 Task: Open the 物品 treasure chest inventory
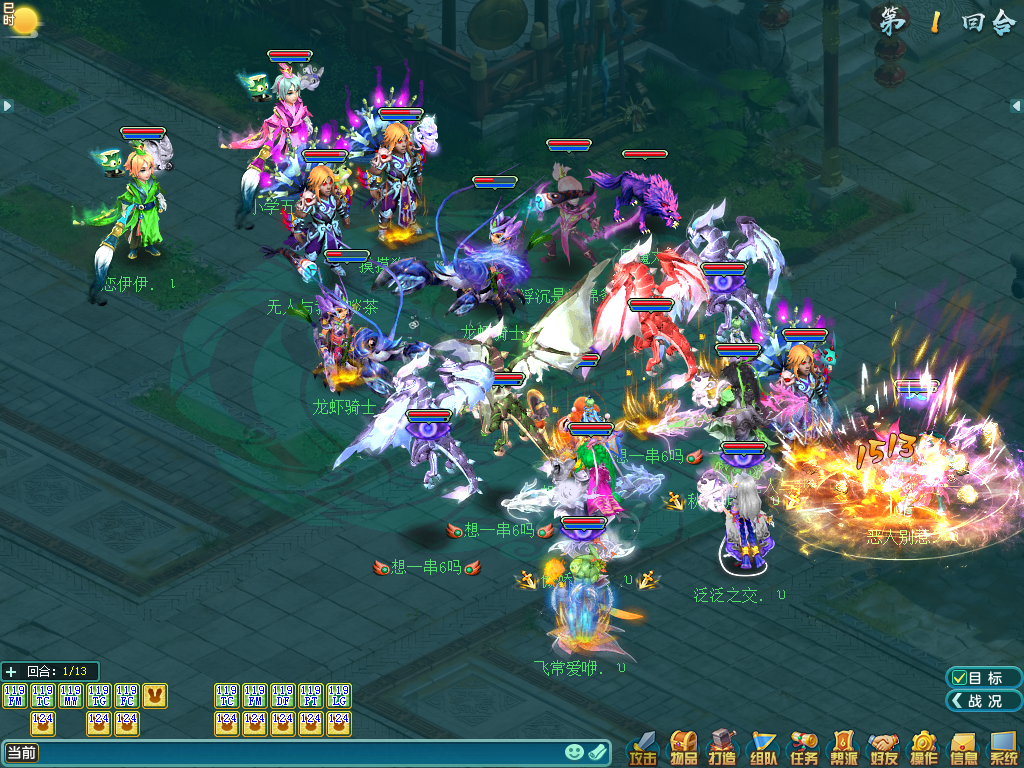tap(684, 748)
